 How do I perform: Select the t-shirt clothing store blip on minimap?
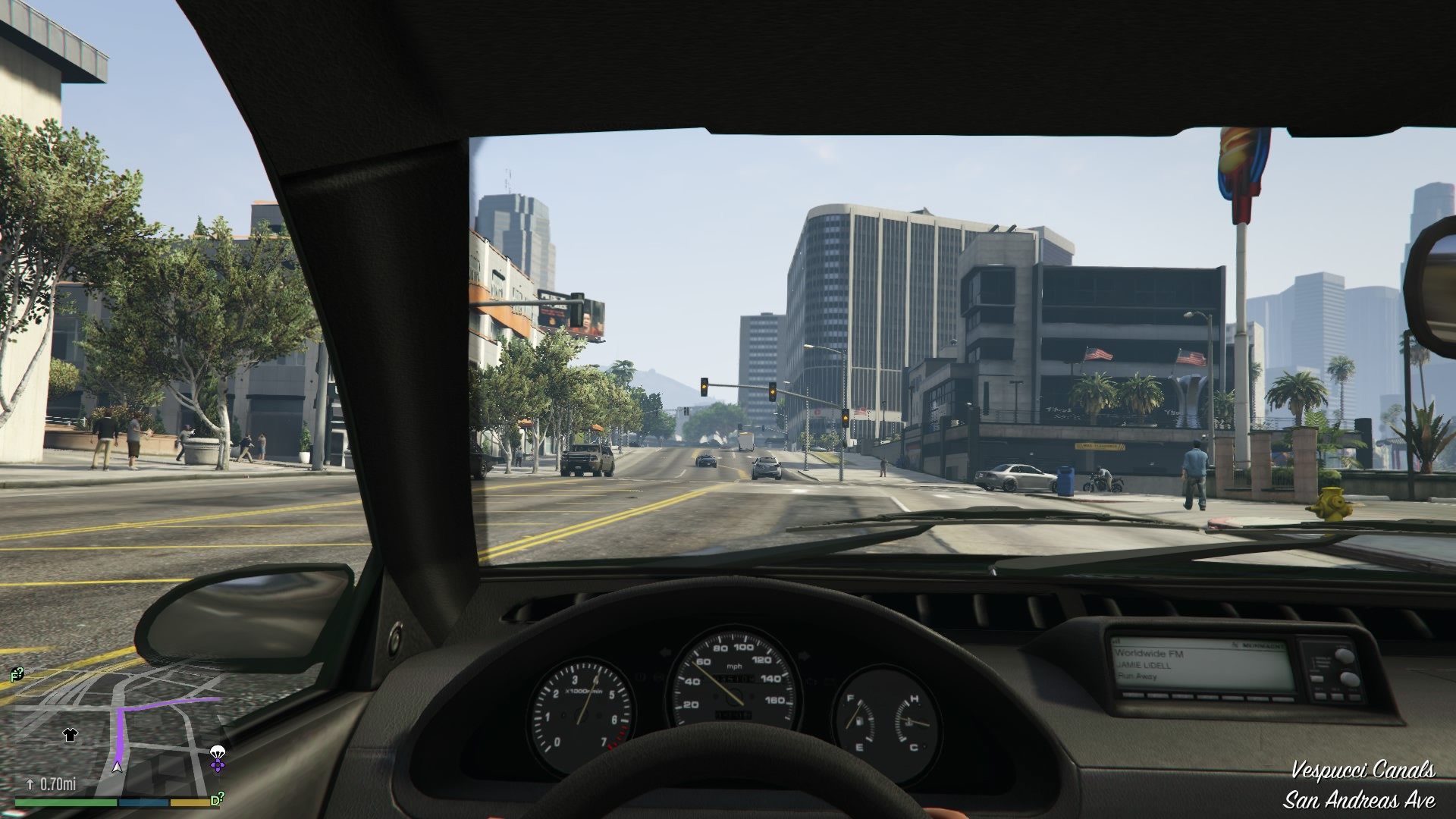(71, 736)
